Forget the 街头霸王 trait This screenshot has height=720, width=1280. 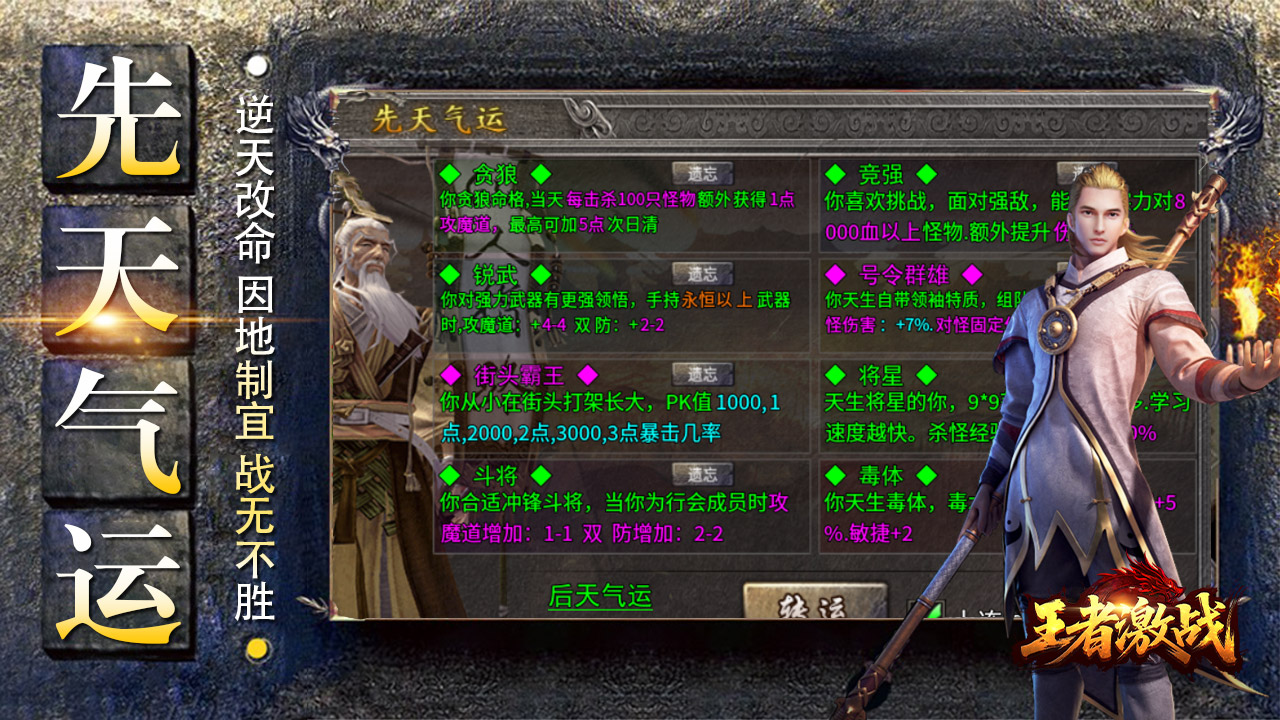(702, 374)
